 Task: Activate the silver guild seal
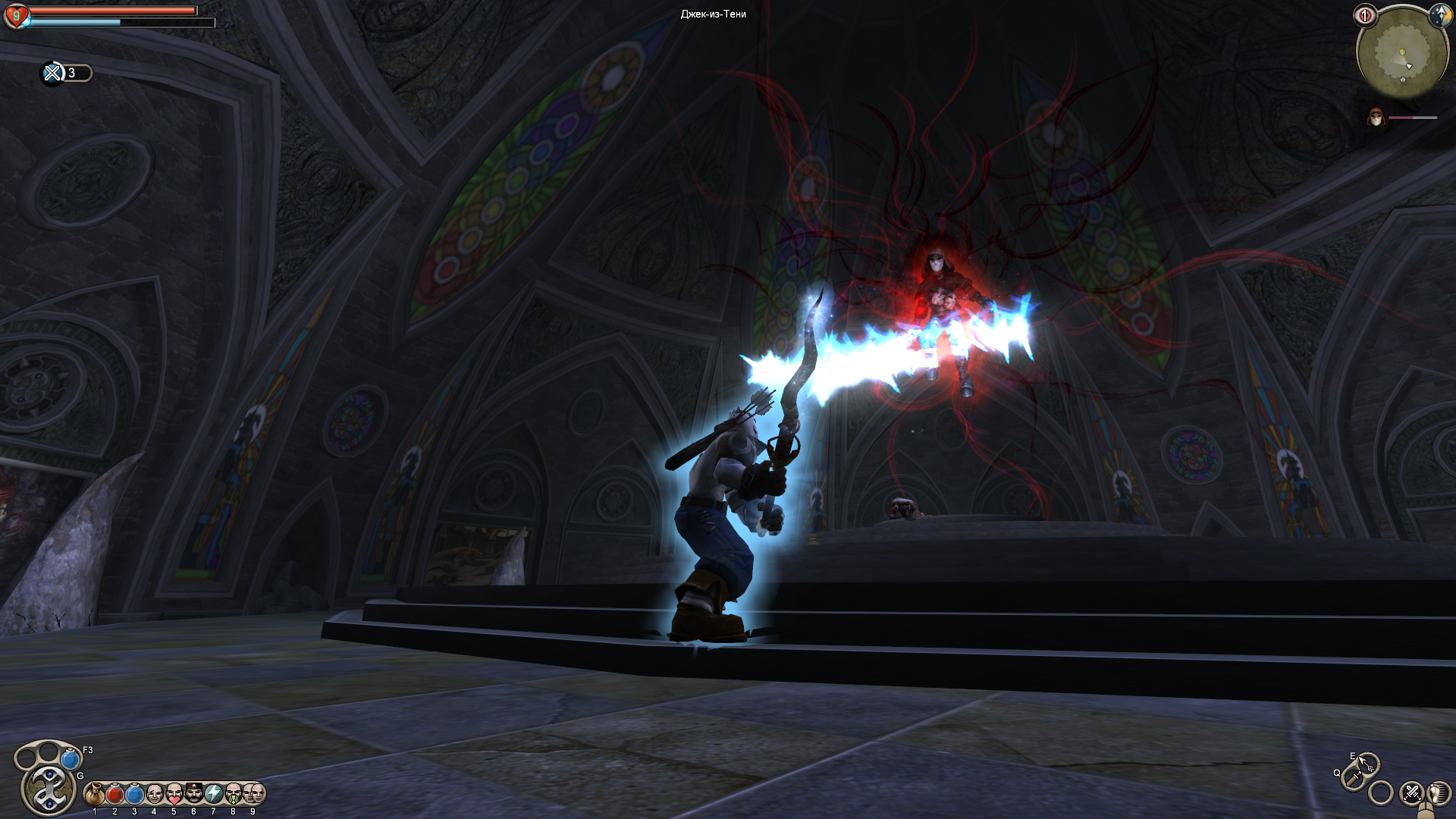click(49, 789)
